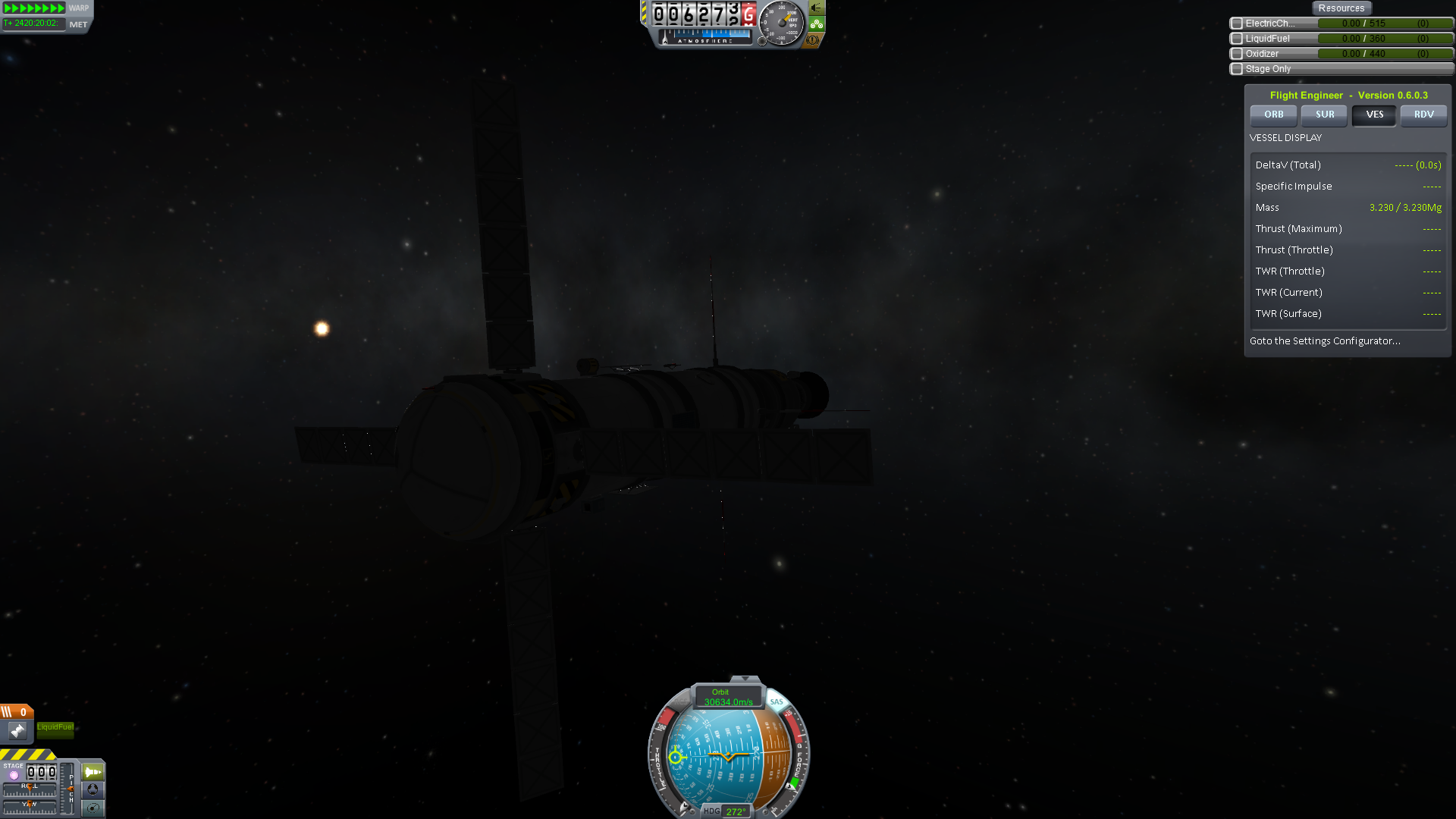Toggle SAS on the navball
This screenshot has width=1456, height=819.
(777, 702)
